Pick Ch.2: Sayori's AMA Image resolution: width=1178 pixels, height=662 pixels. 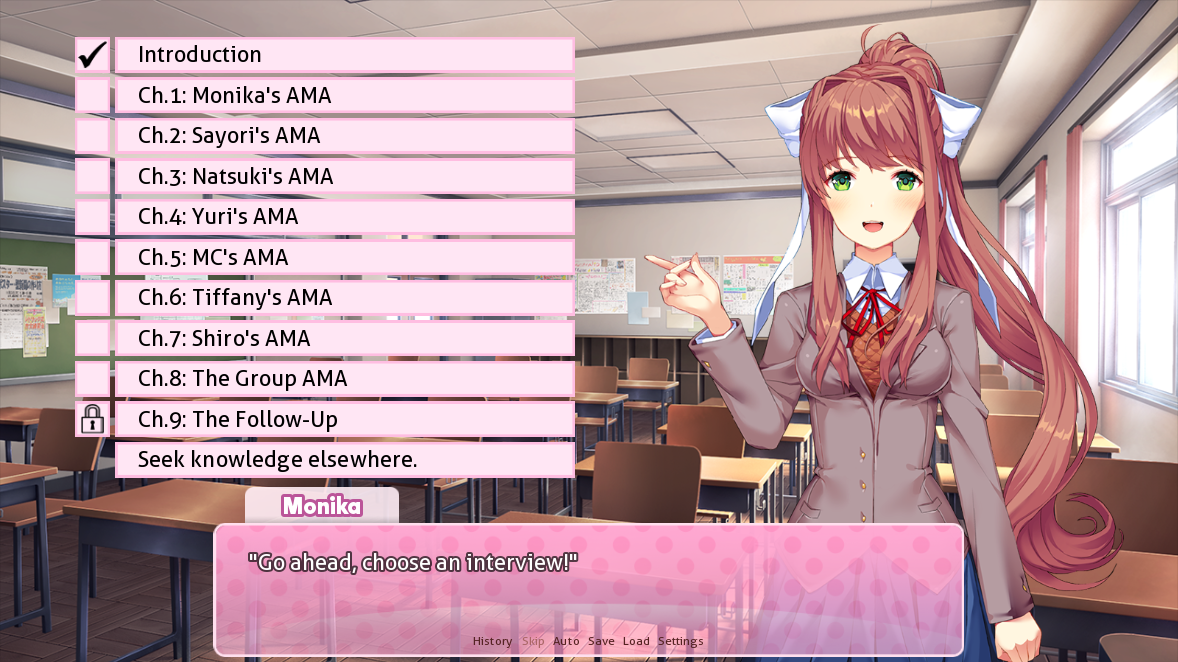(344, 136)
